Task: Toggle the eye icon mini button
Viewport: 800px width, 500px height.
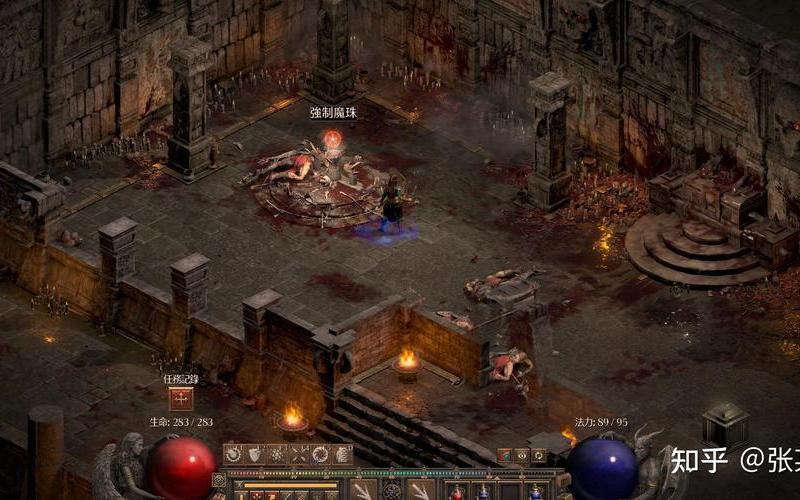Action: point(522,455)
